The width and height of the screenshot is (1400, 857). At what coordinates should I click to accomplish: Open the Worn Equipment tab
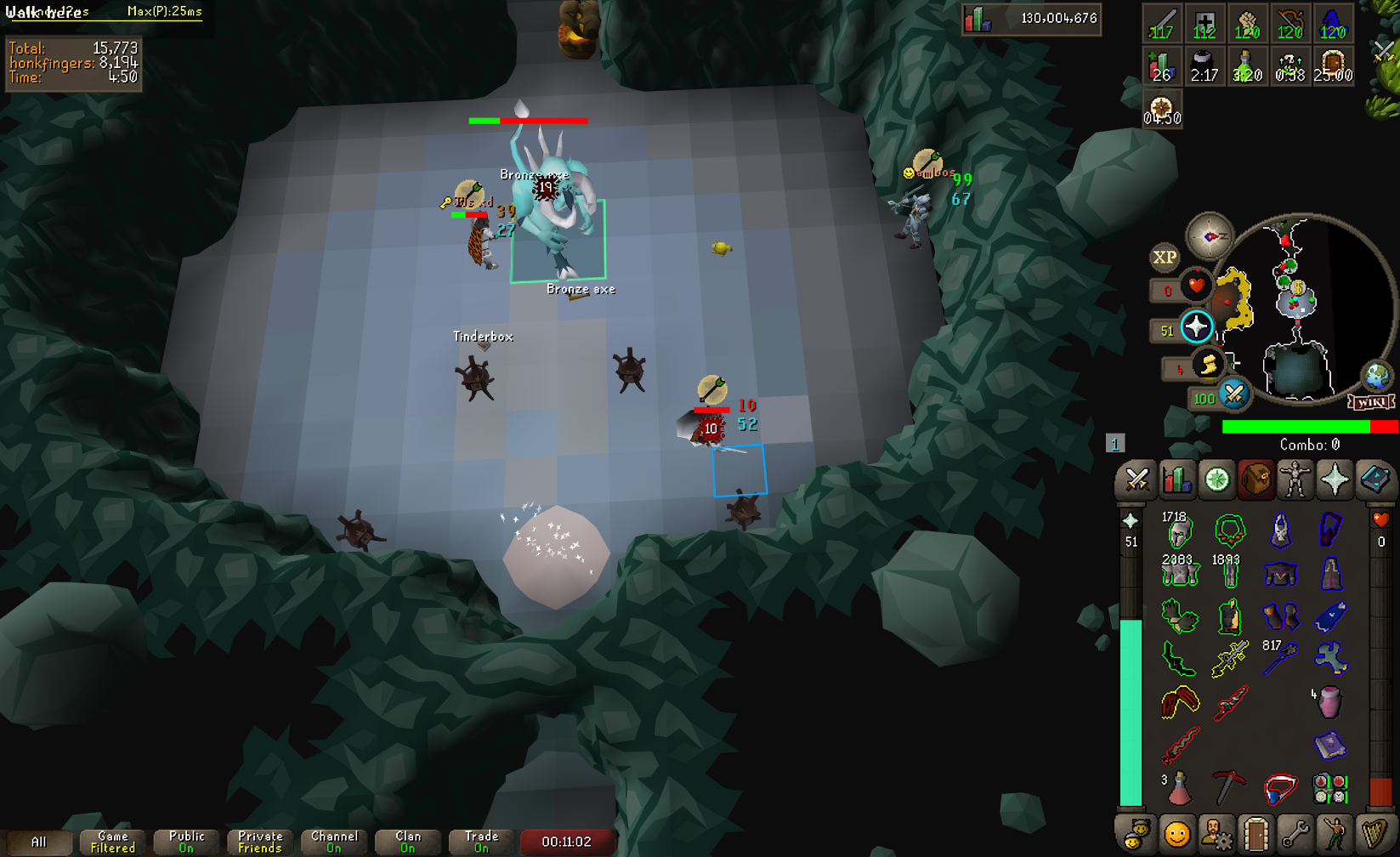point(1295,480)
